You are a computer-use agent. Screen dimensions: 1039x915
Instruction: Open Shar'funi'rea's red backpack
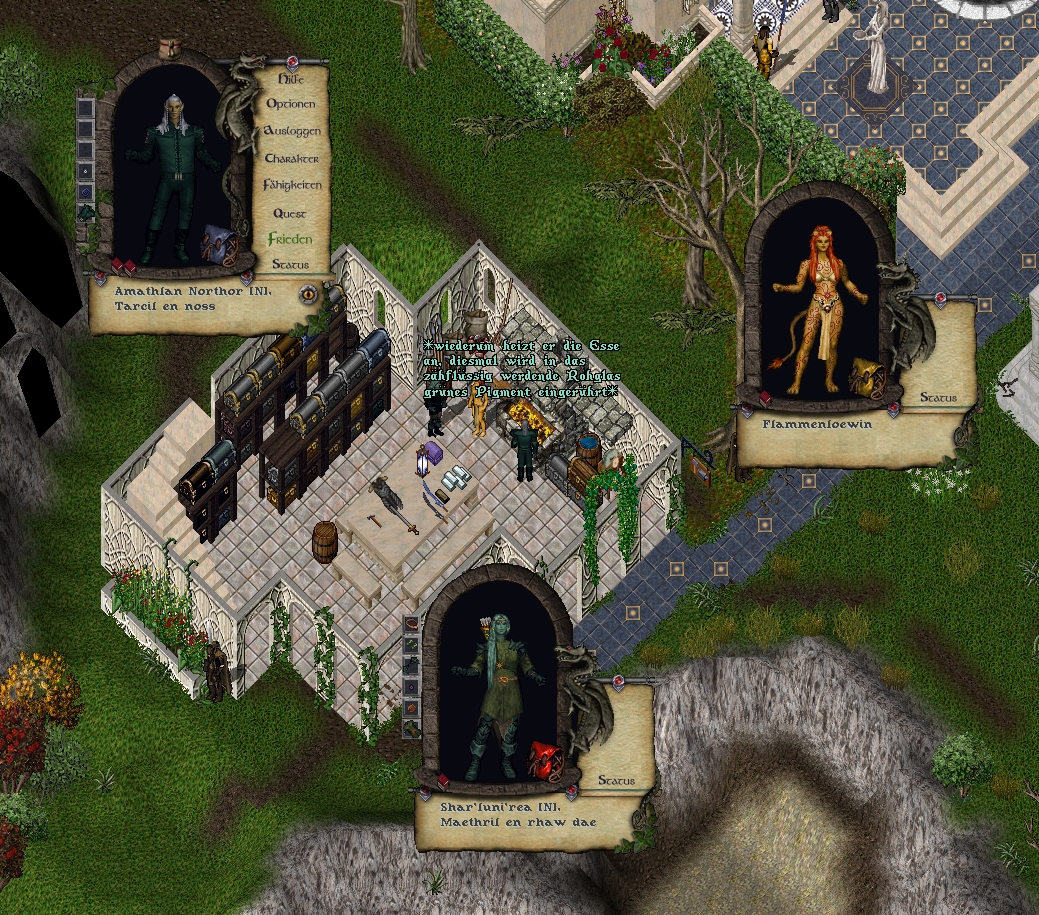point(543,760)
